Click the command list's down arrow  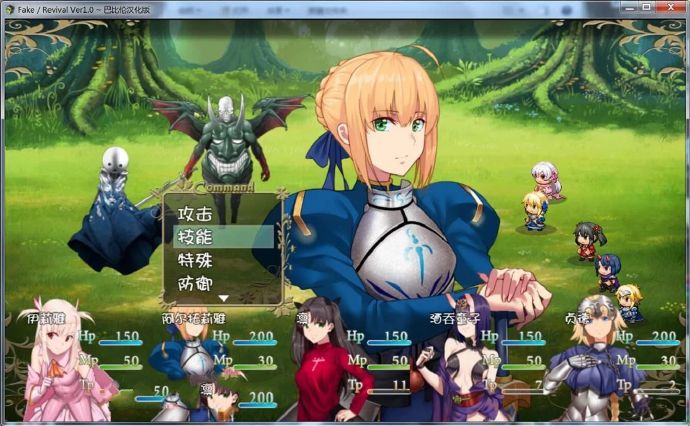pos(224,297)
